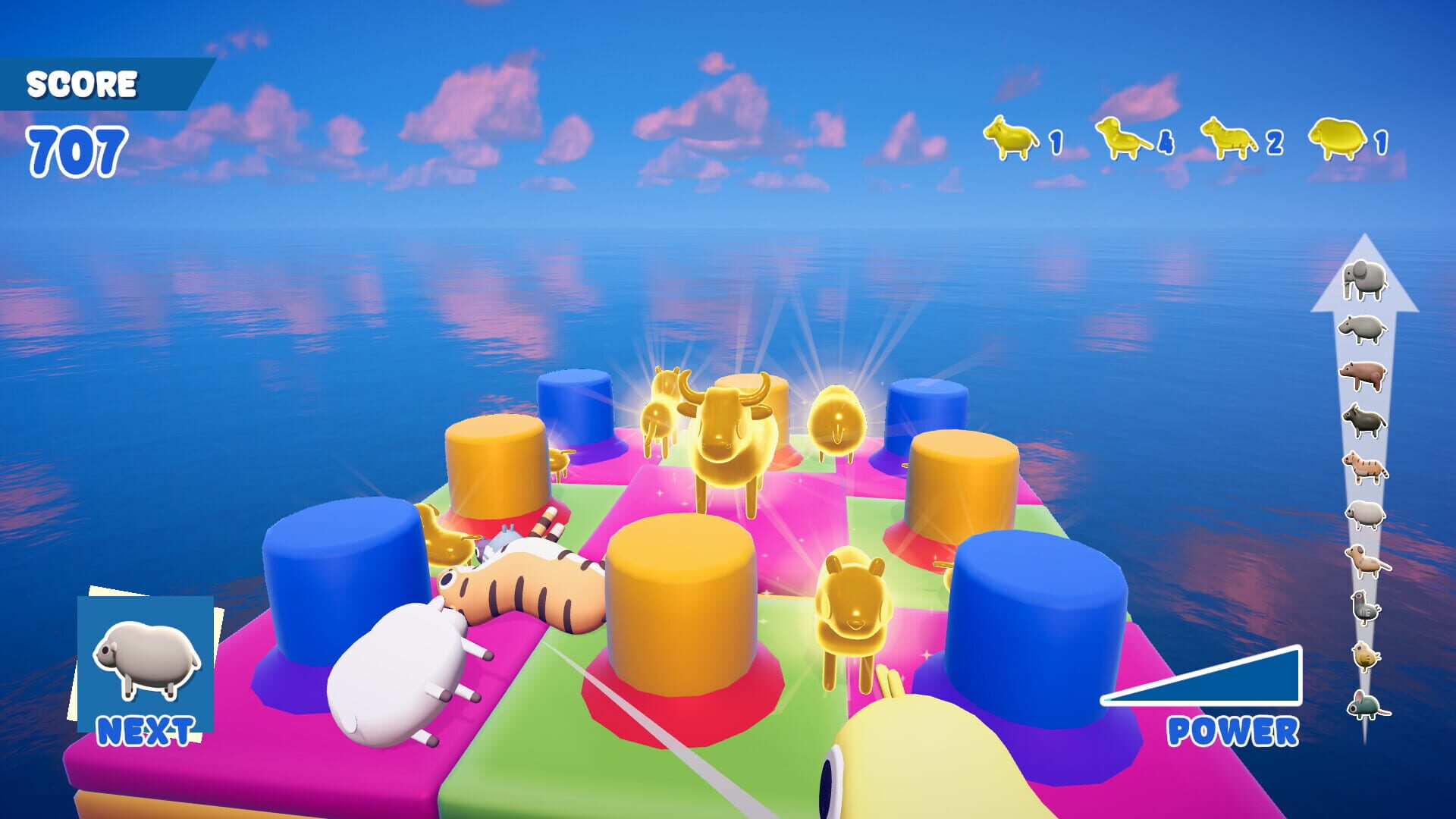This screenshot has height=819, width=1456.
Task: Click the mouse icon at the arrow's base
Action: pyautogui.click(x=1367, y=697)
